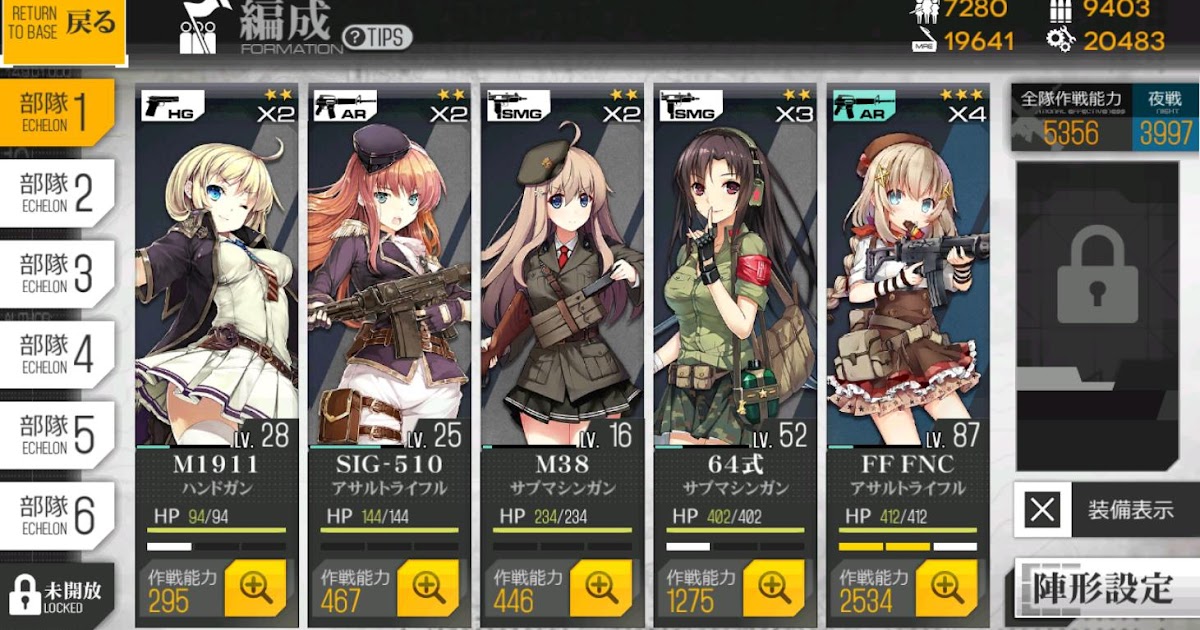1200x630 pixels.
Task: Switch to Echelon 5
Action: 58,434
